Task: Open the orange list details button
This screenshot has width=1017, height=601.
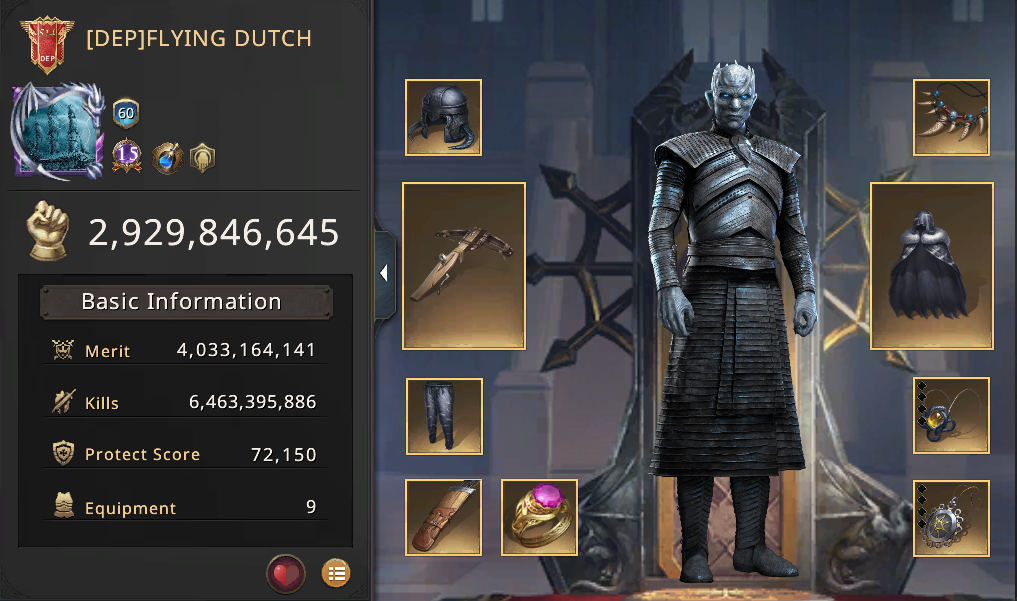Action: [x=336, y=574]
